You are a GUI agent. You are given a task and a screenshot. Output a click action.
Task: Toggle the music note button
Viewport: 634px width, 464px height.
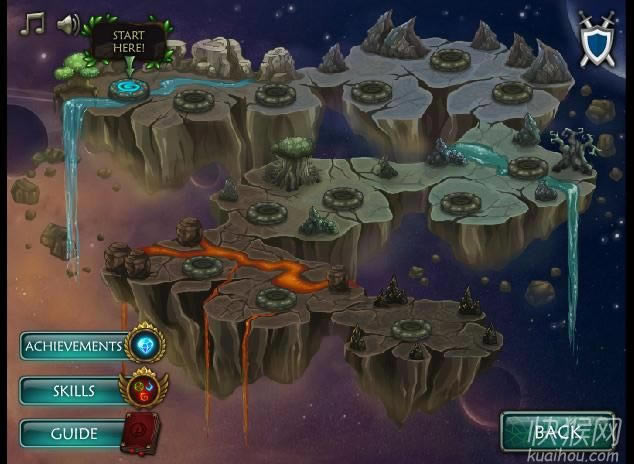click(34, 23)
